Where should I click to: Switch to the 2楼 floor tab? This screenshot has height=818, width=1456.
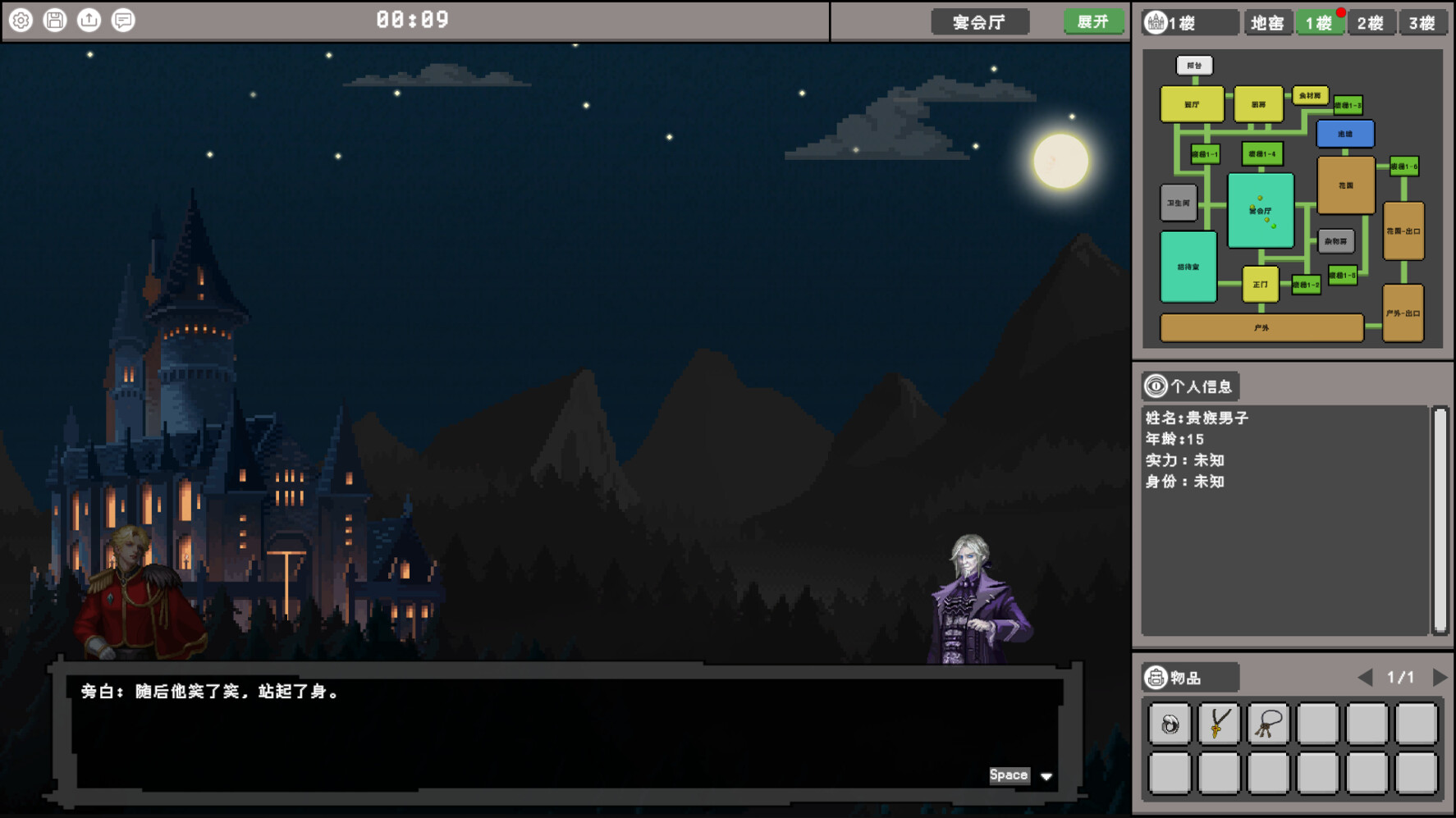(x=1371, y=22)
